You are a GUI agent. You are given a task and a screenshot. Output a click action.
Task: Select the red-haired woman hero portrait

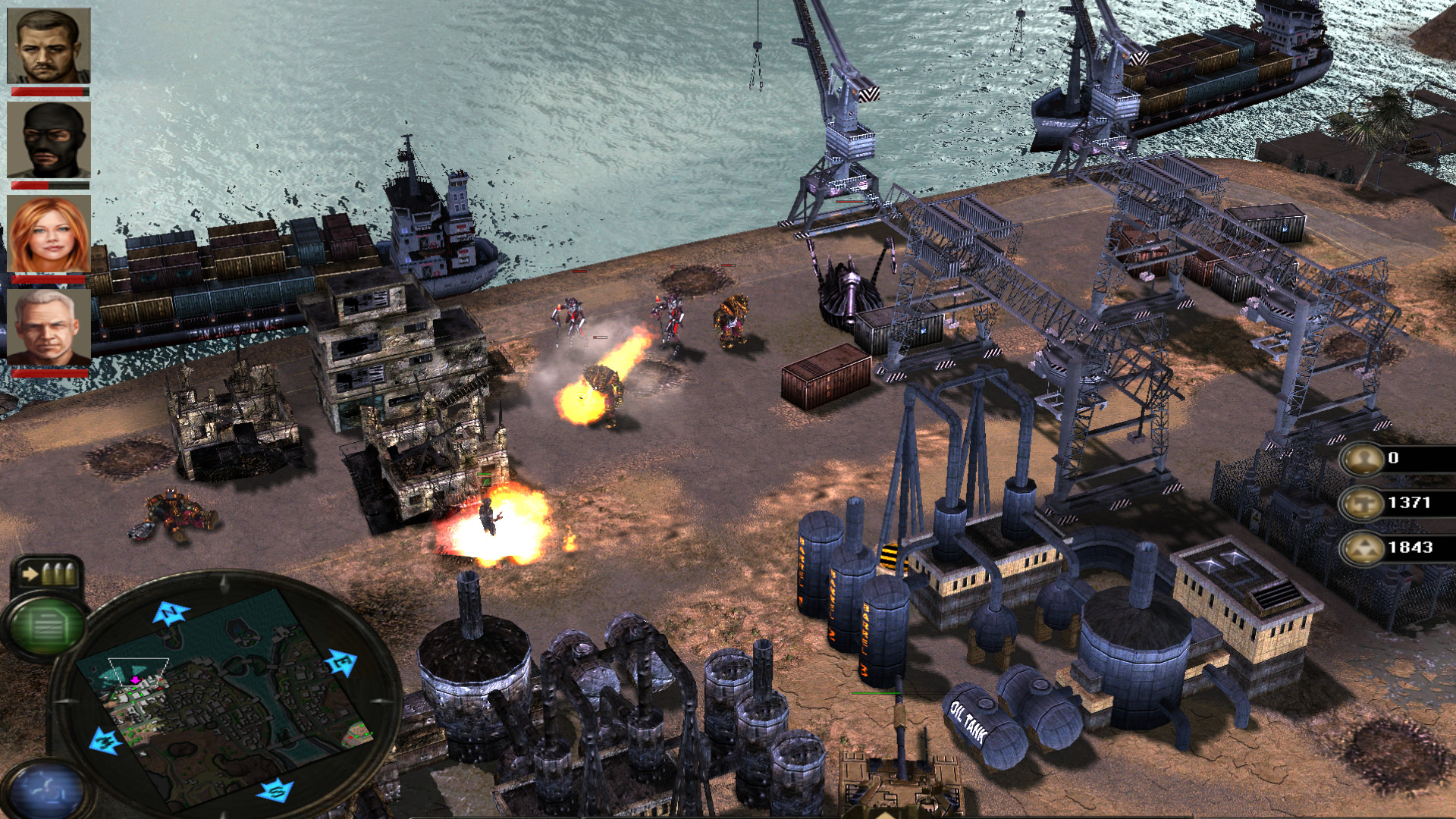tap(49, 234)
